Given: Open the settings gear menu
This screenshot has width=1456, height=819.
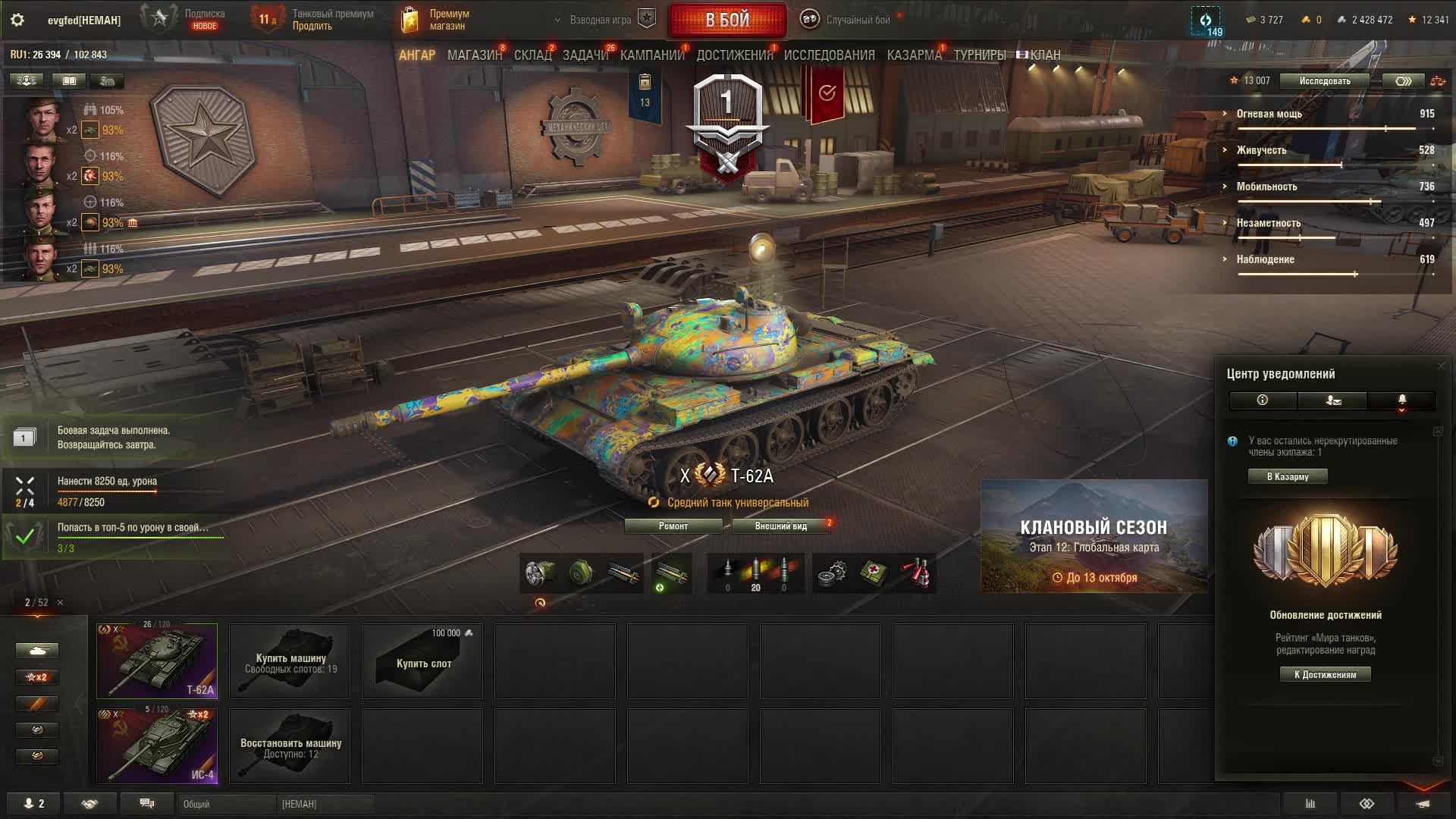Looking at the screenshot, I should pos(17,20).
